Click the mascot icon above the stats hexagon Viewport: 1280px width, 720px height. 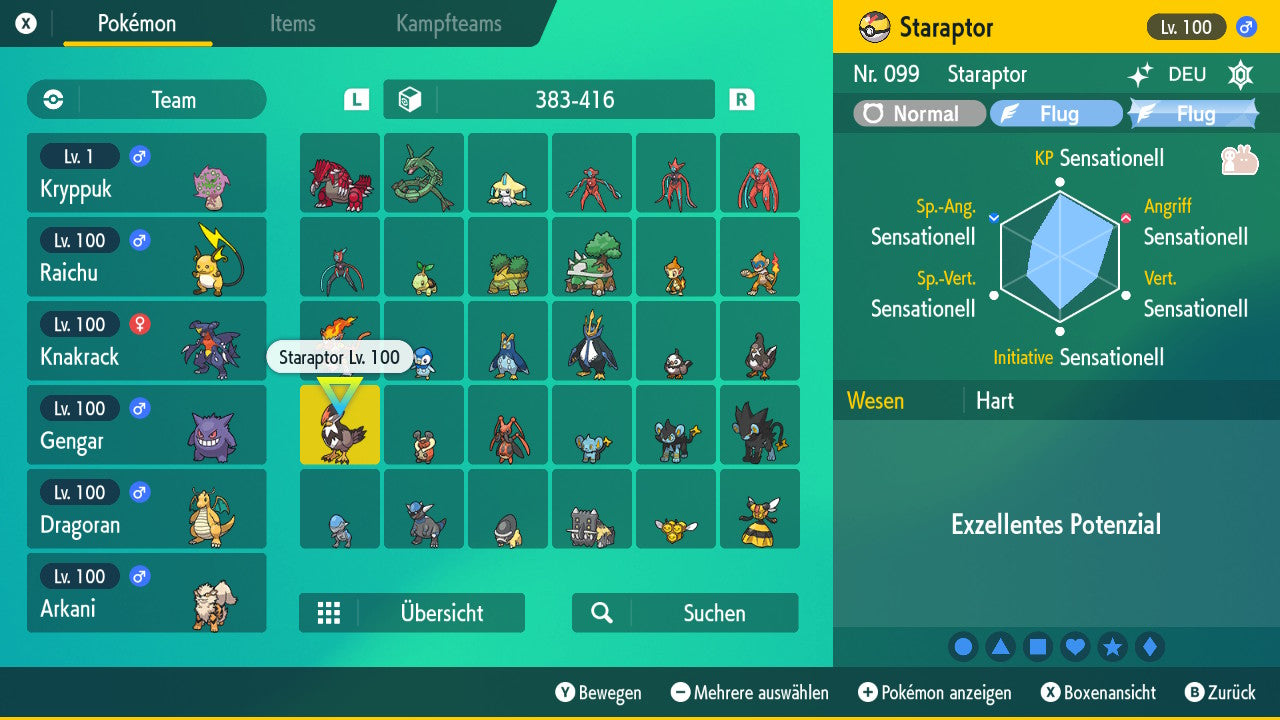(x=1240, y=158)
